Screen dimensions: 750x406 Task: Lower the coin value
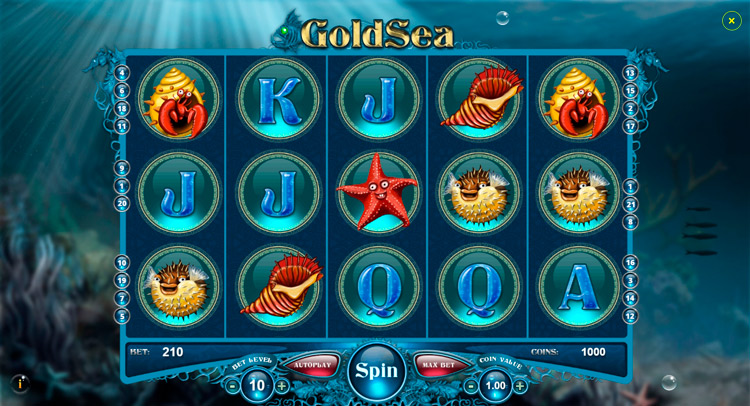(471, 386)
